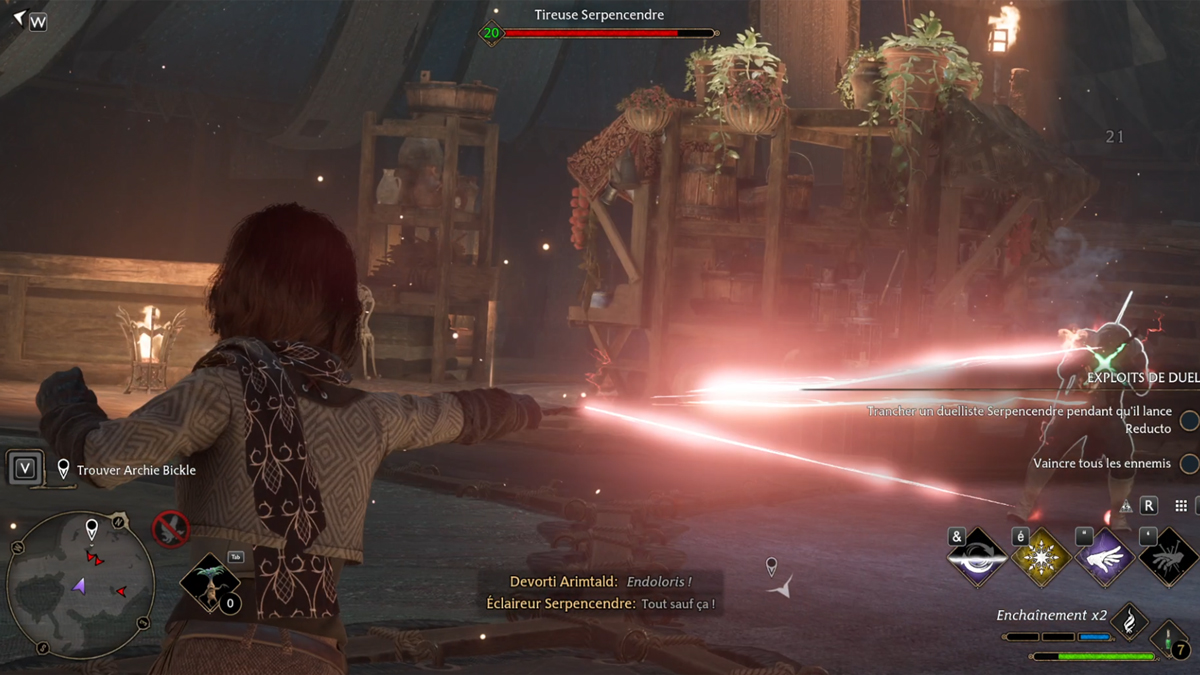Cast the yellow snowflake burst spell
This screenshot has height=675, width=1200.
click(x=1041, y=558)
